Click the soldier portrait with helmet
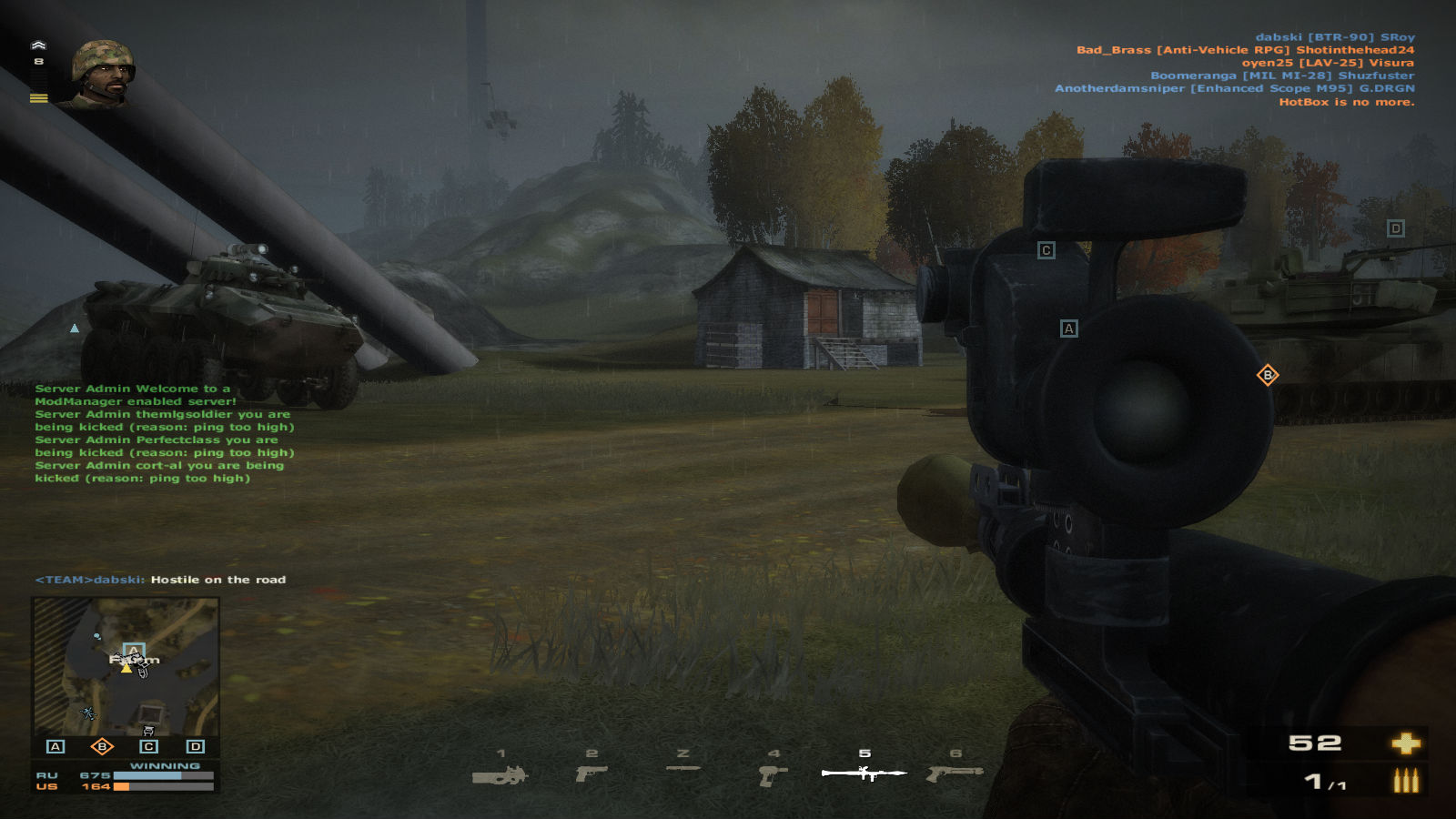Image resolution: width=1456 pixels, height=819 pixels. coord(103,73)
